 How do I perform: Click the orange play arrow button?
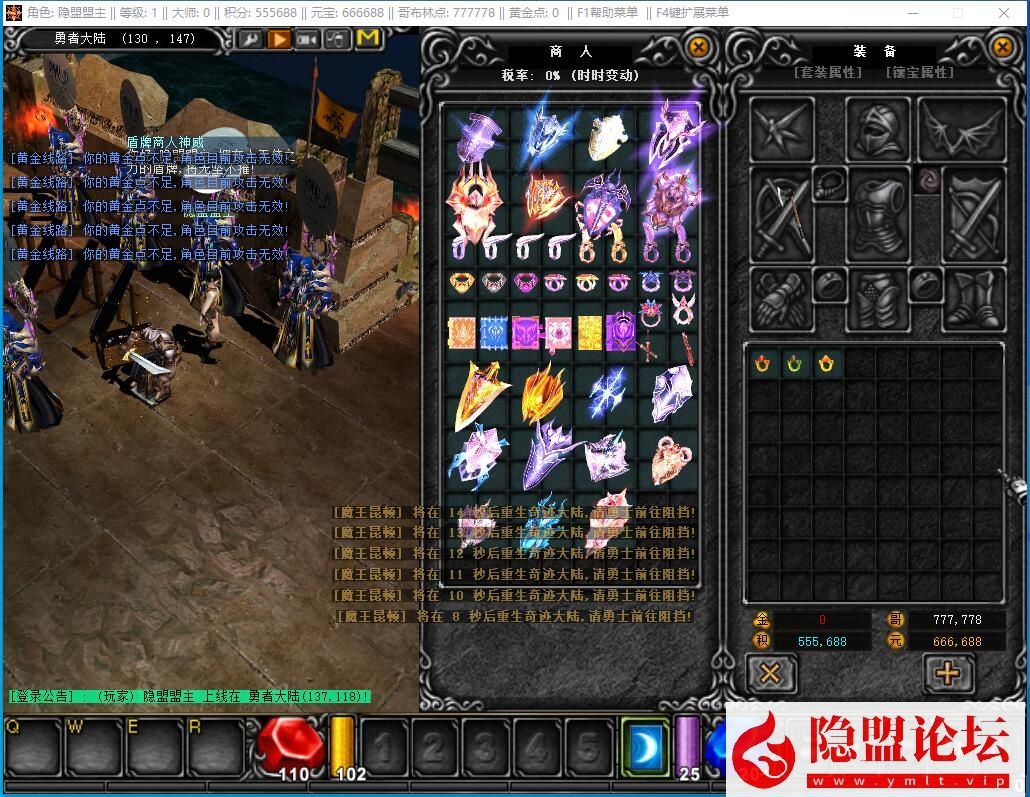tap(279, 39)
